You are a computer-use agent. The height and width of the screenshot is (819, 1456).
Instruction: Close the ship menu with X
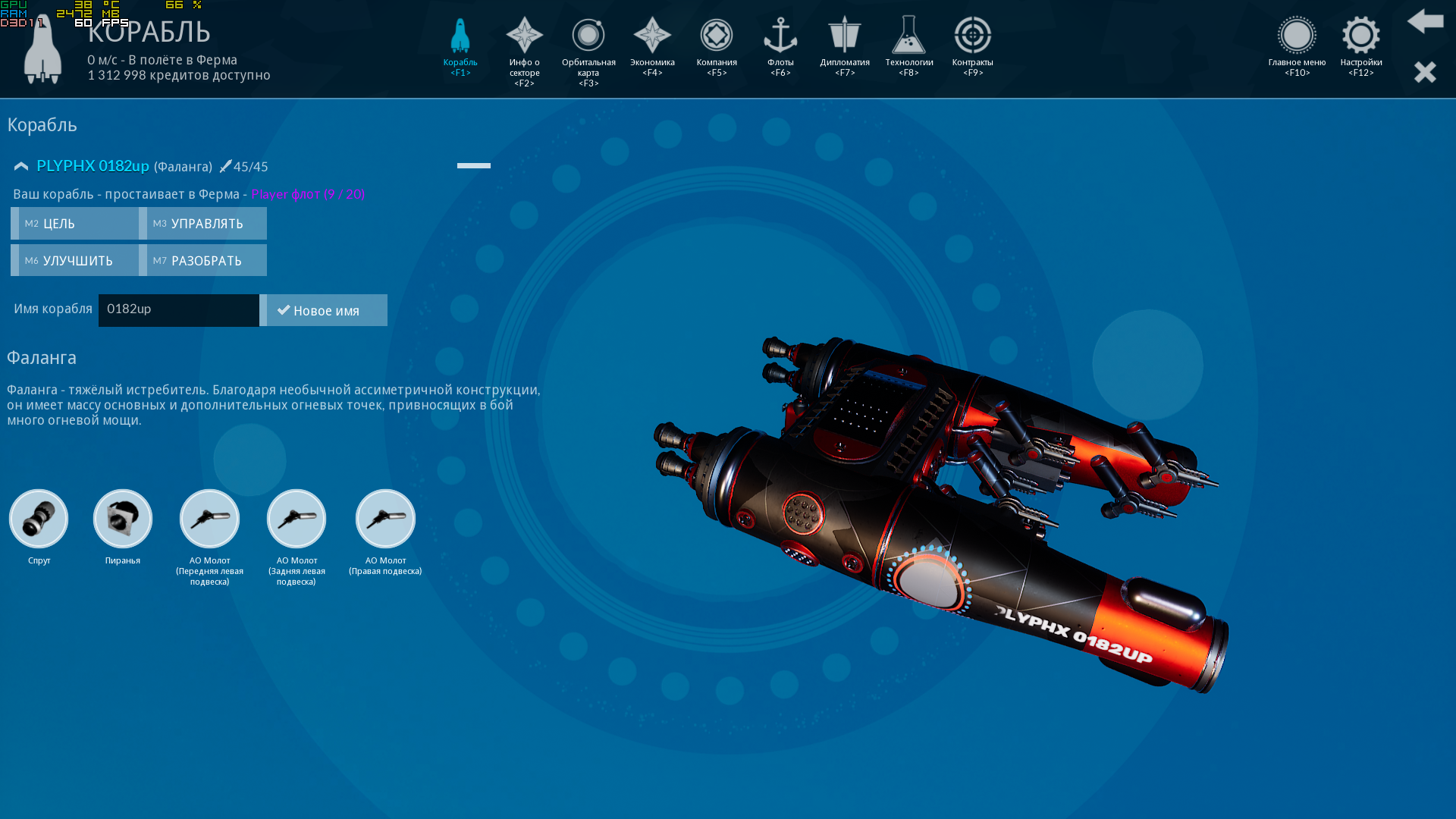click(1425, 72)
